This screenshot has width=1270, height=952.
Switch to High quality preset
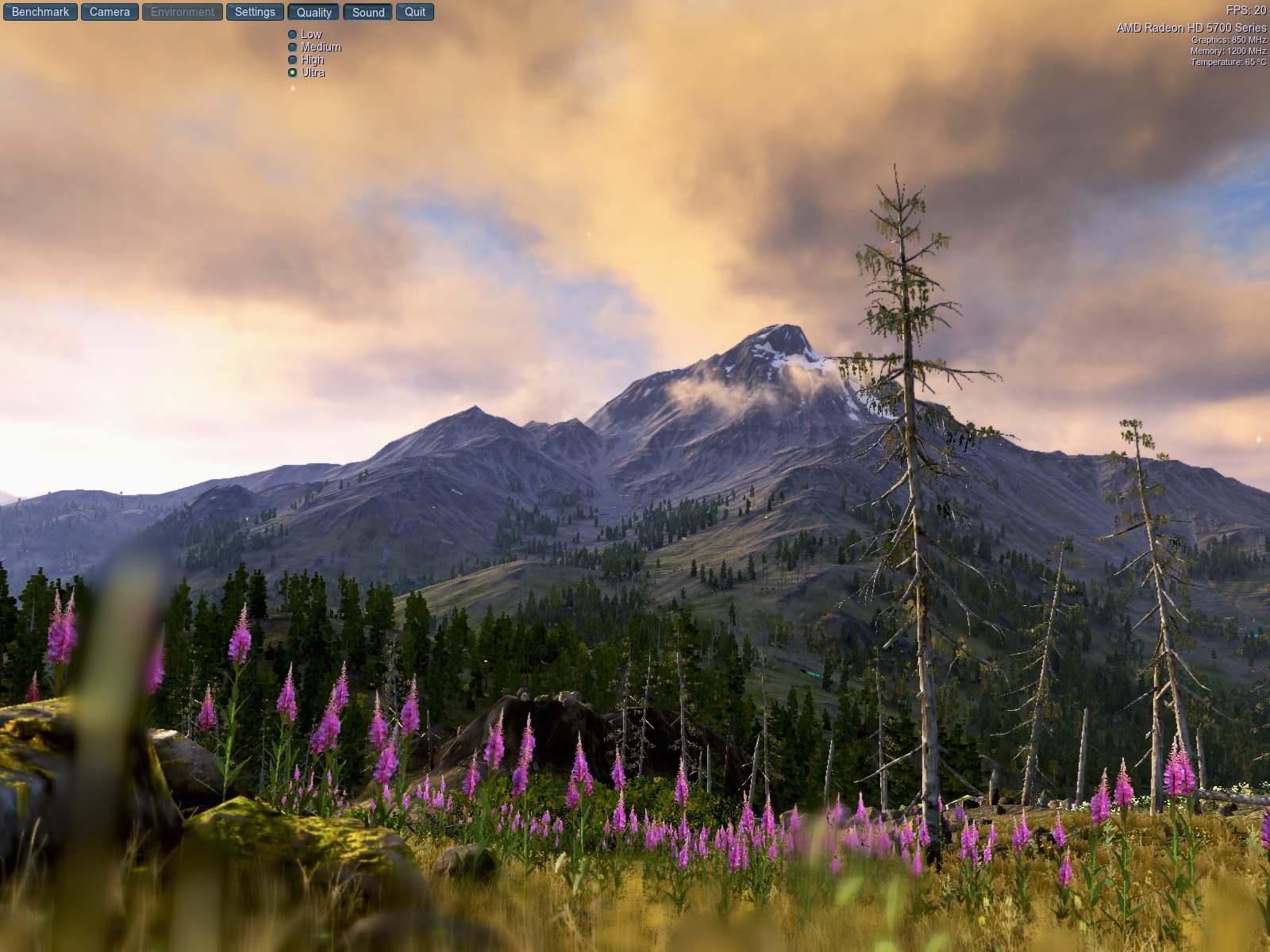(293, 60)
